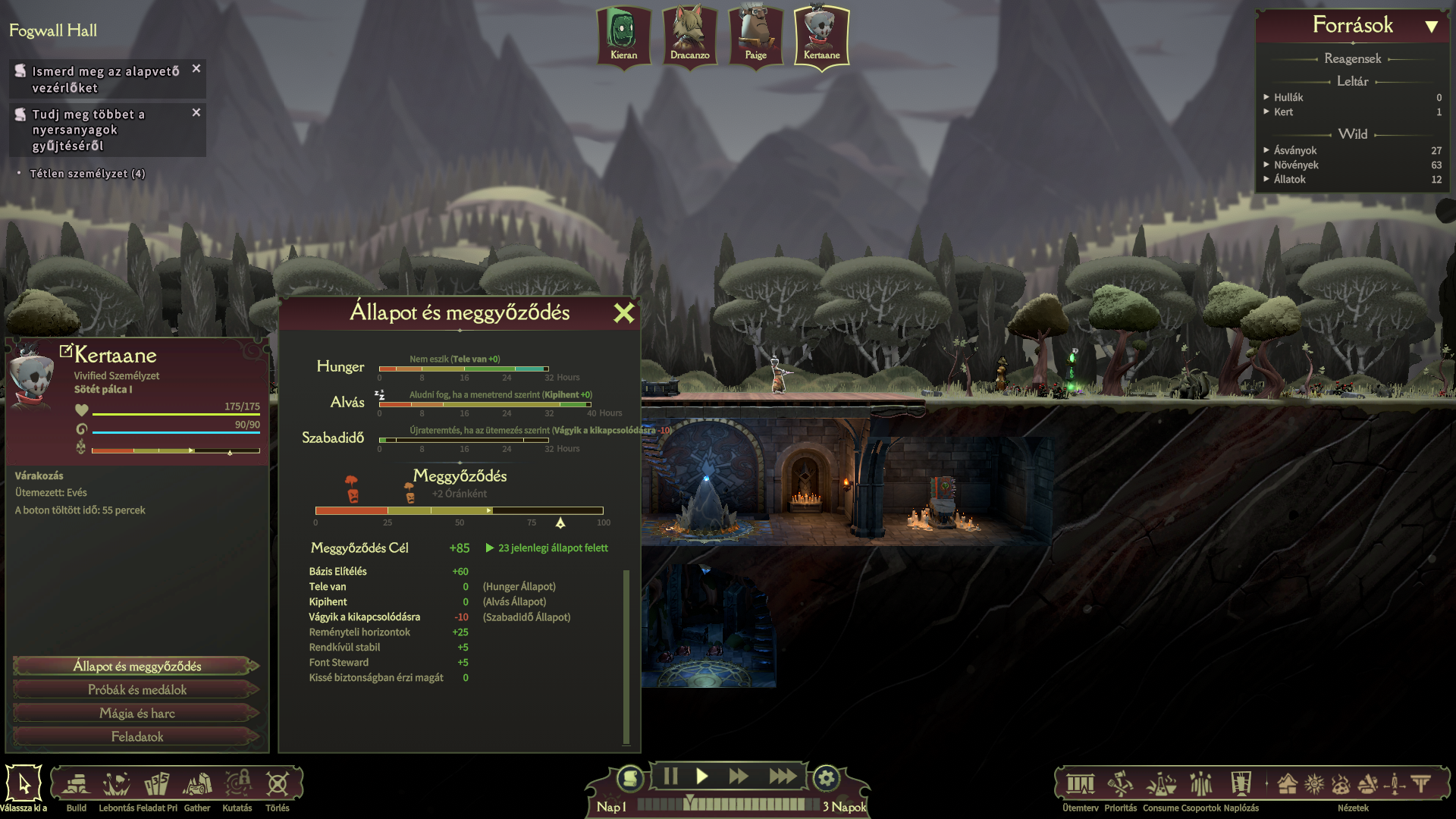Switch to the Mágia és harc tab
Image resolution: width=1456 pixels, height=819 pixels.
coord(136,714)
